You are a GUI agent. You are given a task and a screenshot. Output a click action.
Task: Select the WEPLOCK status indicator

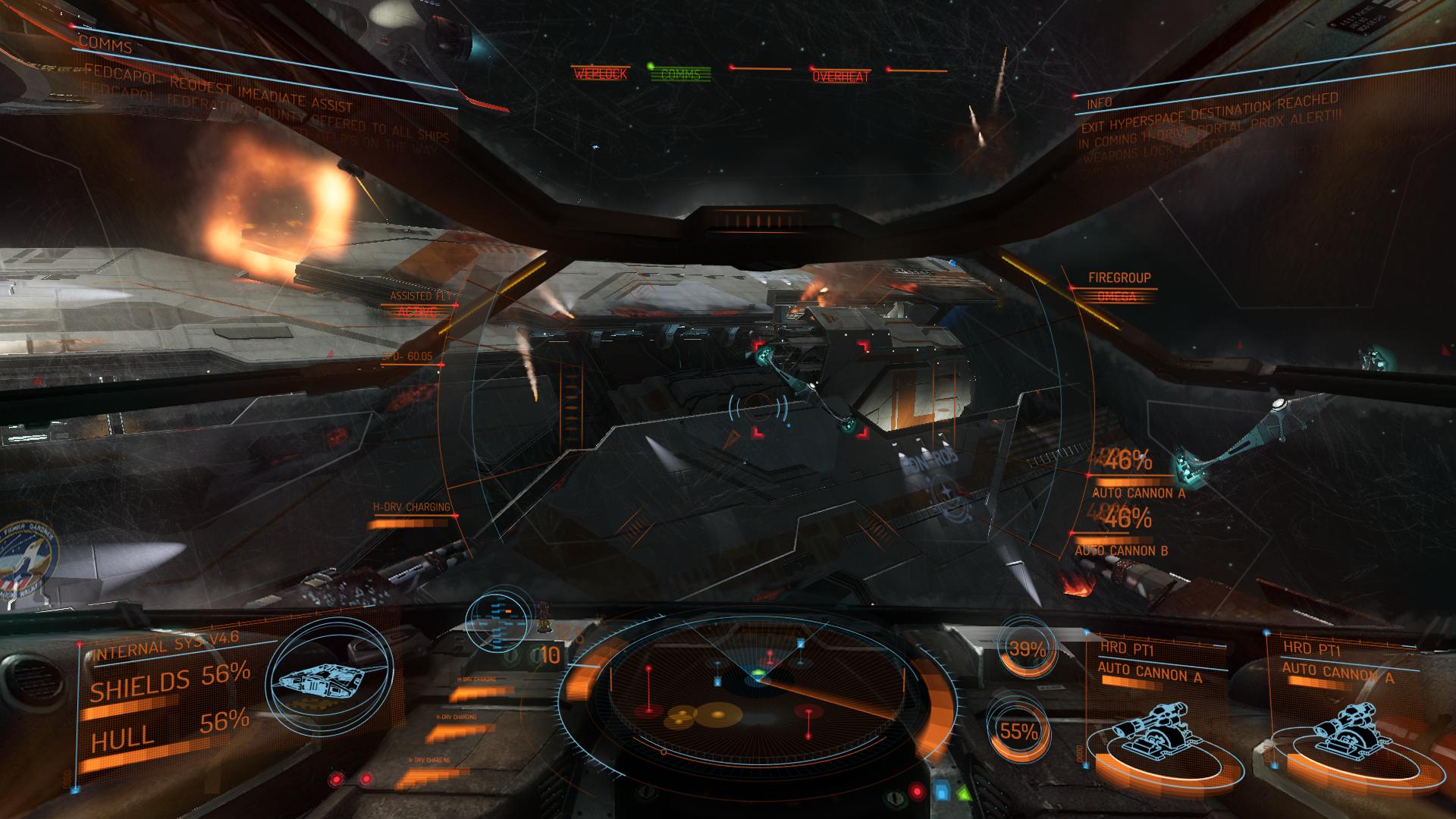pyautogui.click(x=600, y=74)
